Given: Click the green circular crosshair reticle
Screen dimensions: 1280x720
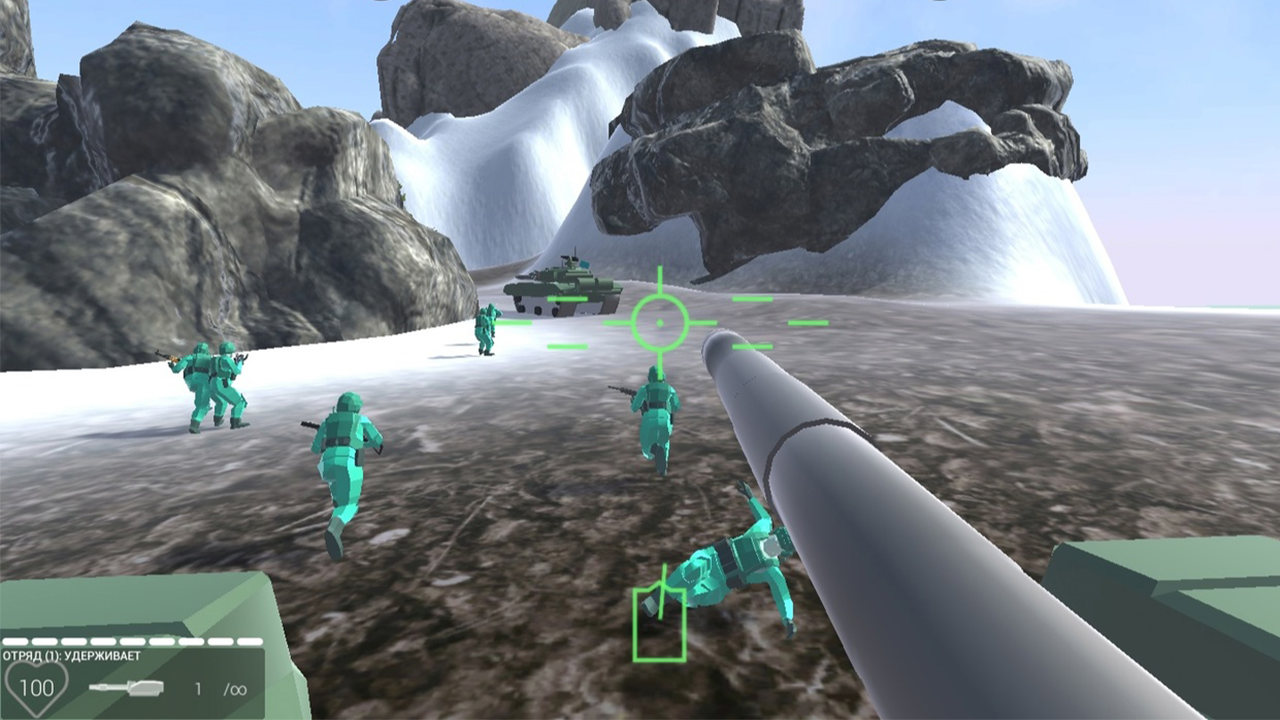Looking at the screenshot, I should pos(660,322).
